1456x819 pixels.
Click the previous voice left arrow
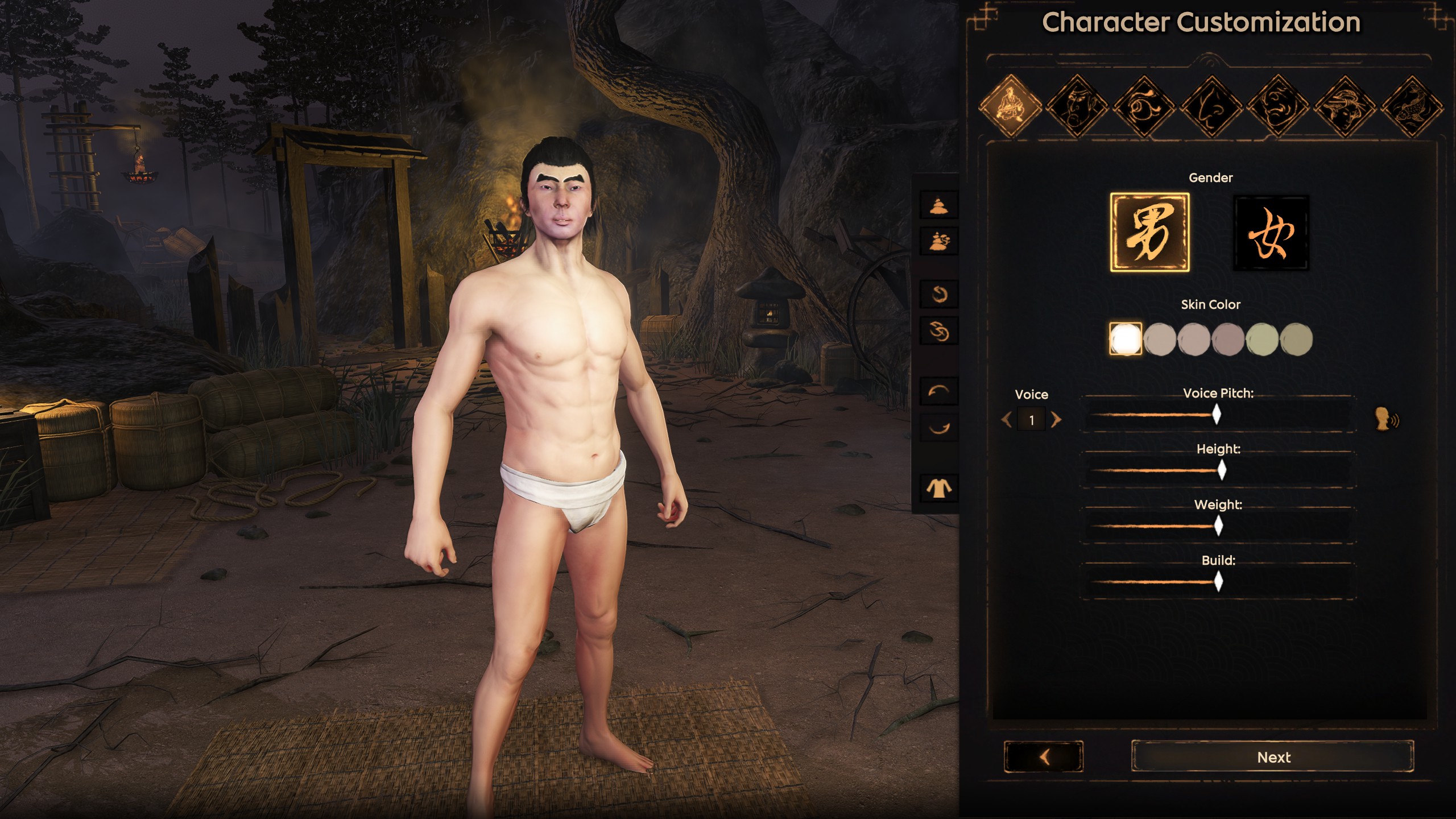pos(1007,420)
